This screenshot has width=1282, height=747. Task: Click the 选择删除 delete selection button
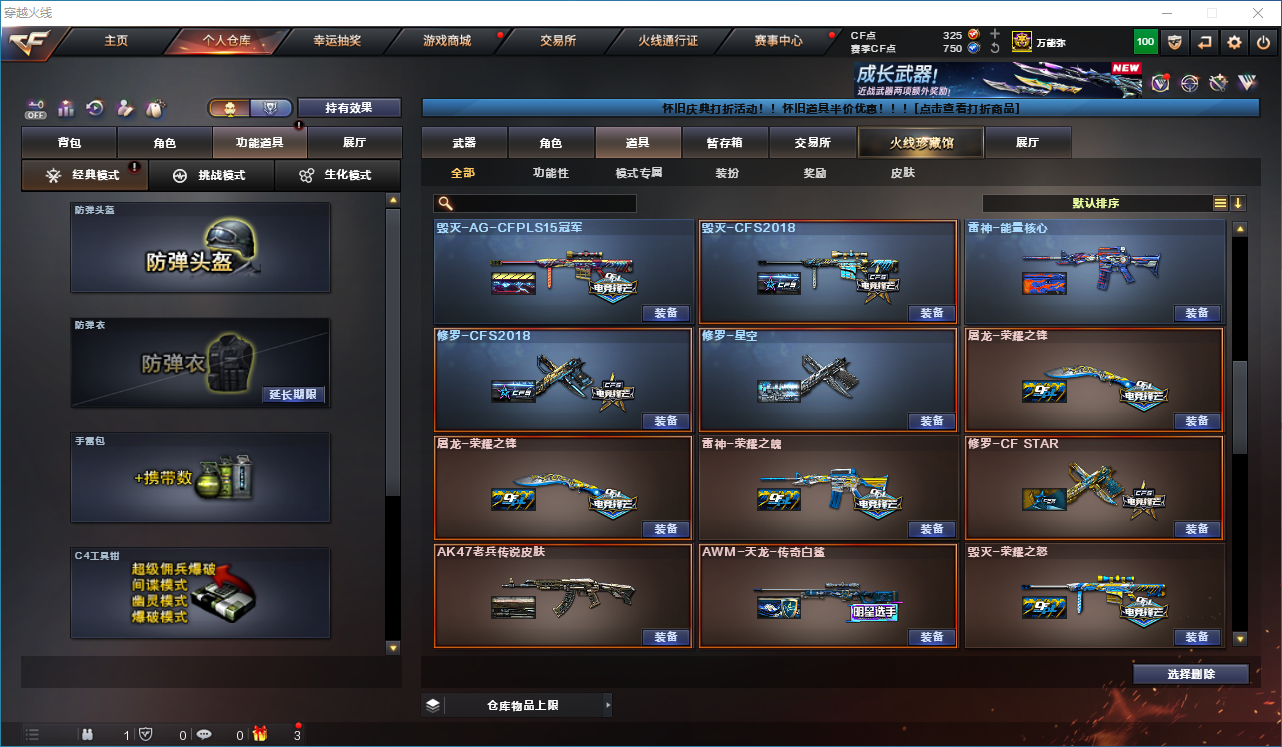[x=1190, y=674]
